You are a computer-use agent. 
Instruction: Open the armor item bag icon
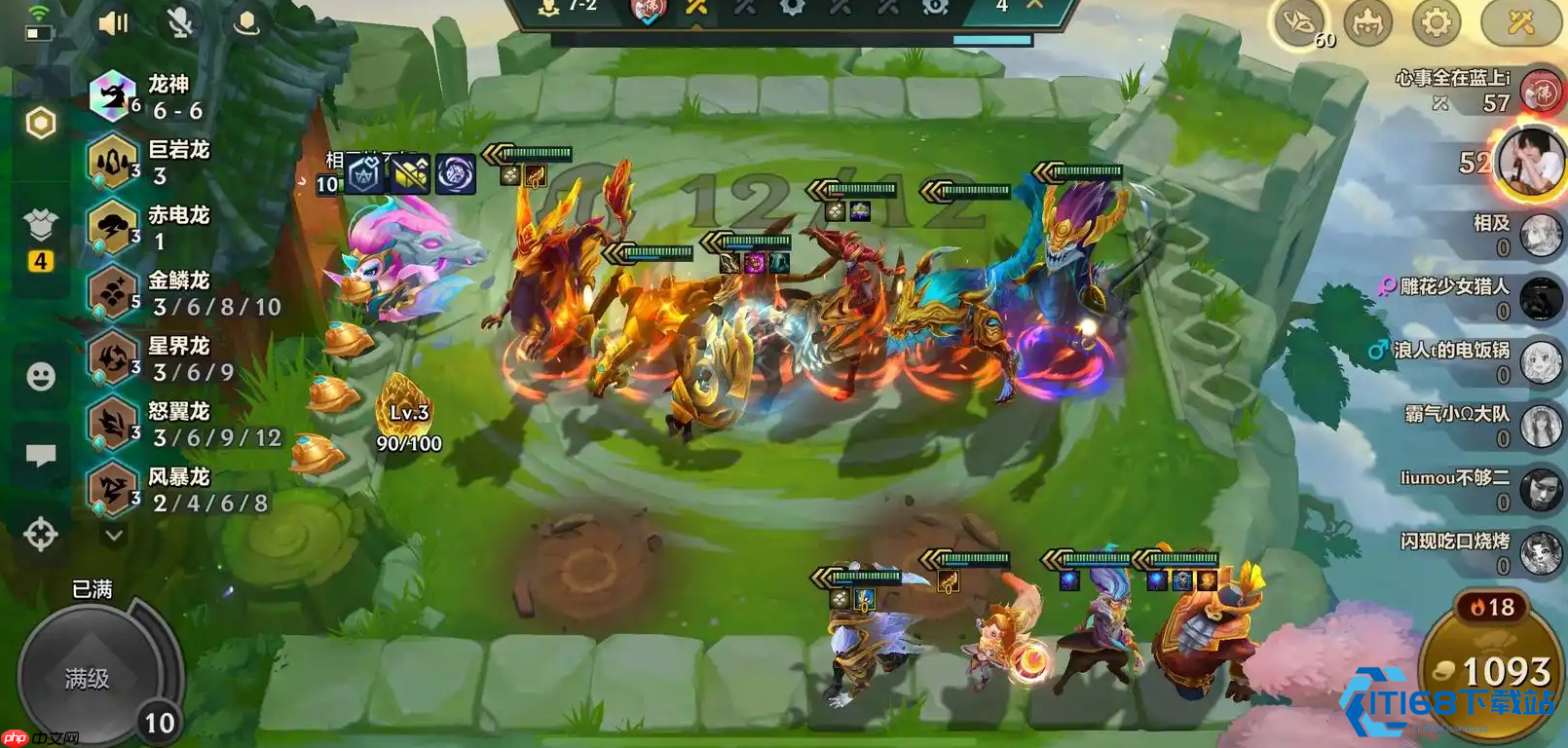[41, 226]
